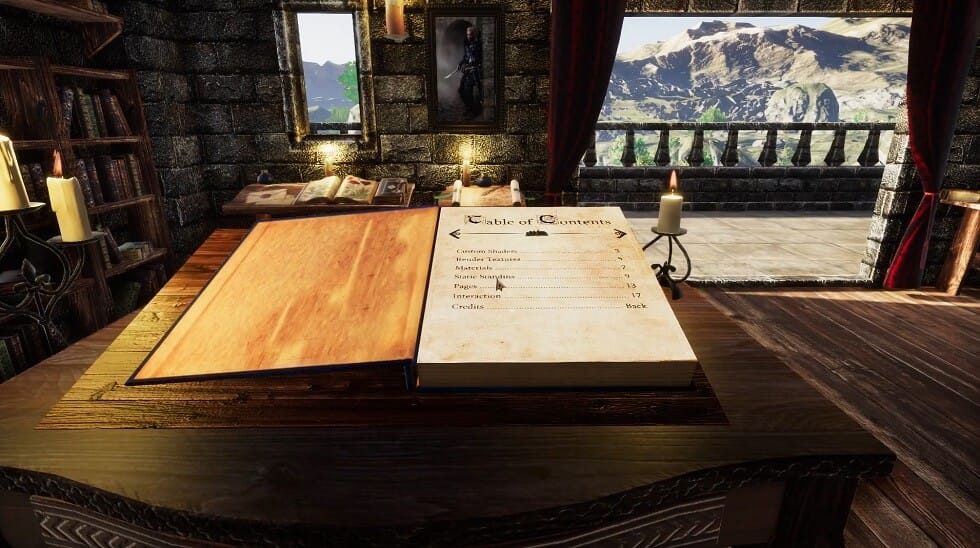Click the right arrow under the title
Viewport: 980px width, 548px height.
[620, 233]
